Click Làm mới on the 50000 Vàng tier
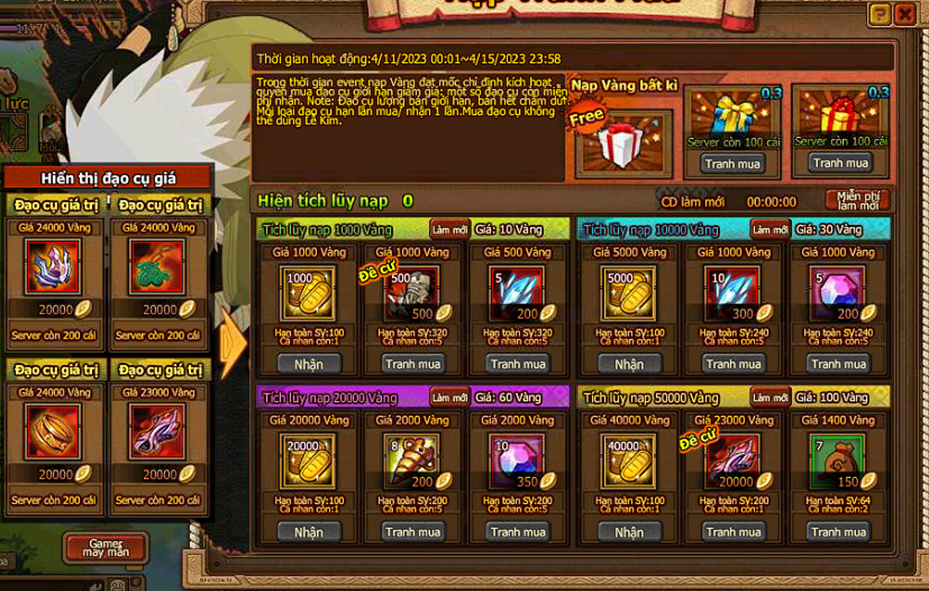The height and width of the screenshot is (591, 929). tap(770, 397)
